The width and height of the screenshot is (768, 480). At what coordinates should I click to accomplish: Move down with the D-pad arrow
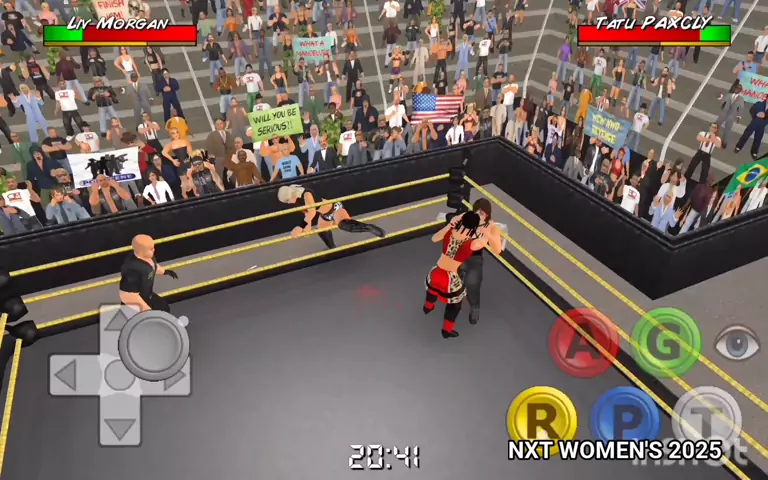[x=120, y=430]
